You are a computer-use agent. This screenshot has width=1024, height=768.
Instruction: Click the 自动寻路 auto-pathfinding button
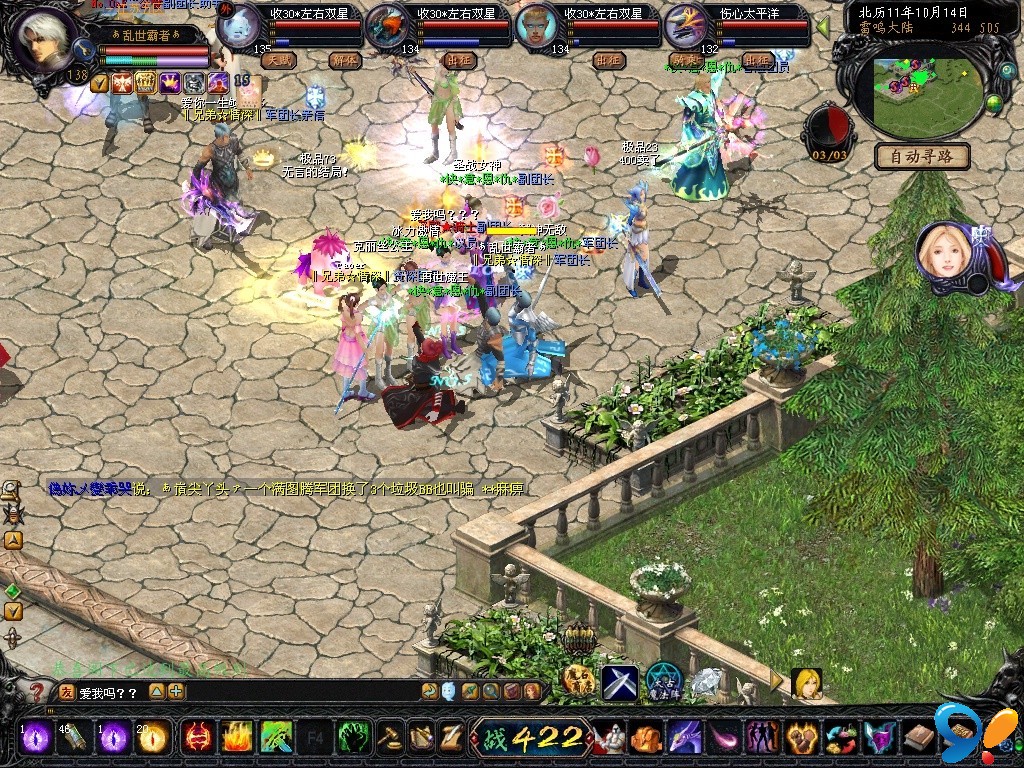921,156
